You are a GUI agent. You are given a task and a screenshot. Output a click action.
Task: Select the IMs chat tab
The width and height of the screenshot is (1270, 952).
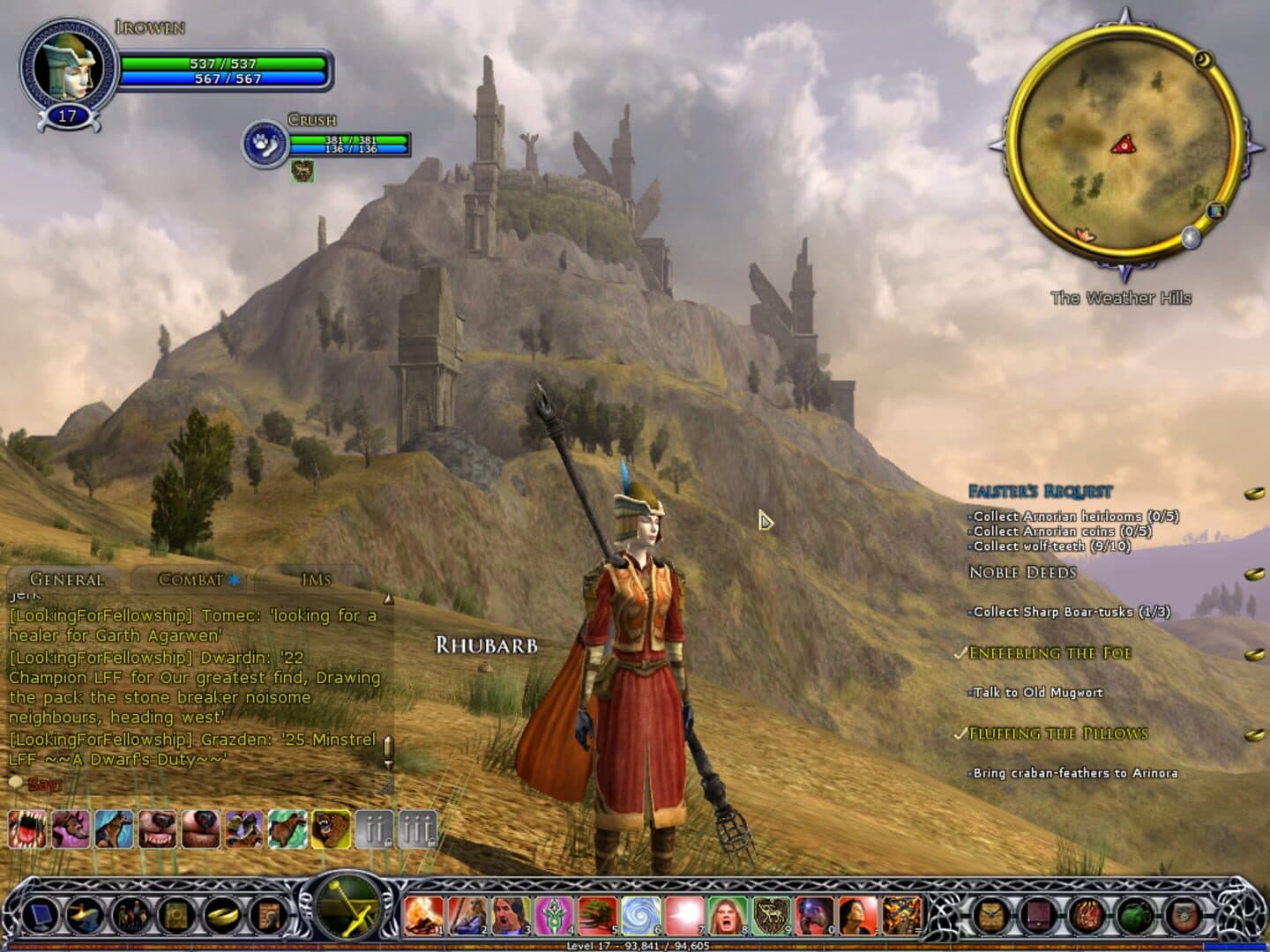coord(316,579)
